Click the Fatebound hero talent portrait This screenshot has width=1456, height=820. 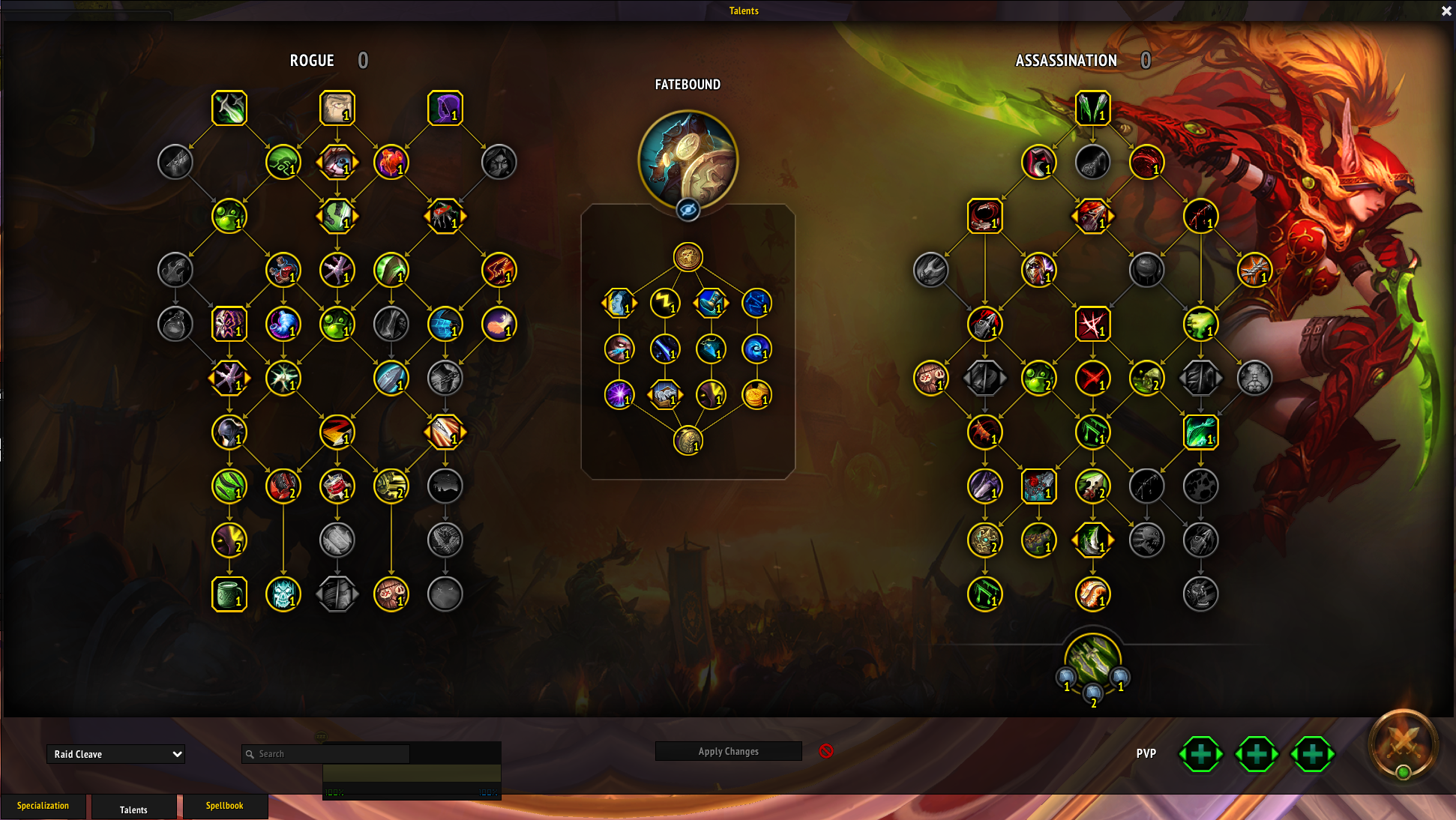(x=688, y=160)
